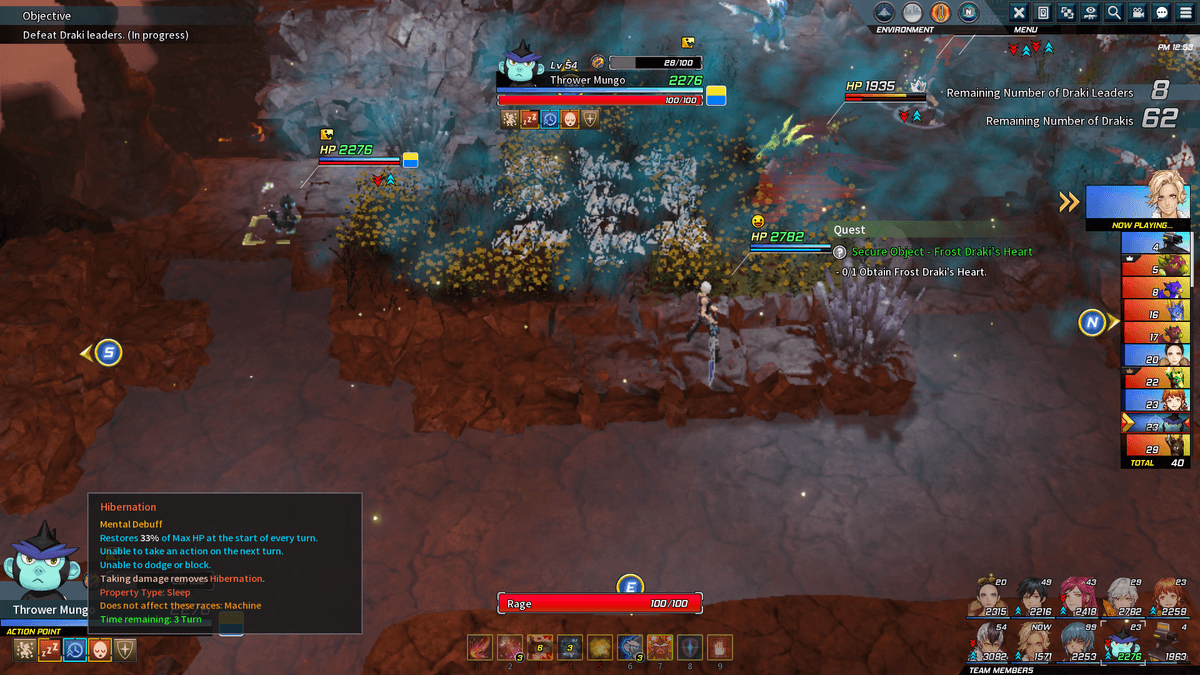Rotate camera with the N compass button

(x=1092, y=322)
